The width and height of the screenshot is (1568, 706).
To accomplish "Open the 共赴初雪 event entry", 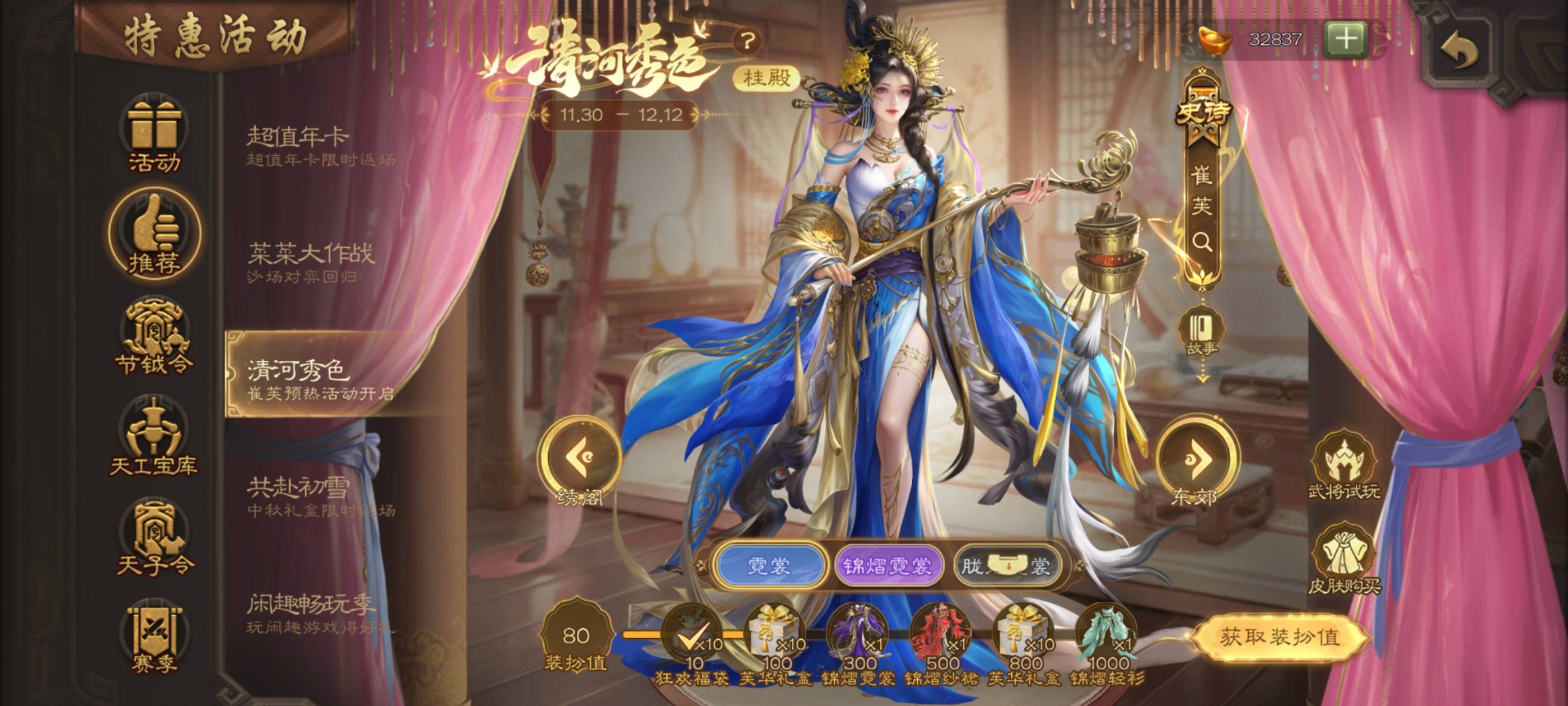I will (x=321, y=496).
